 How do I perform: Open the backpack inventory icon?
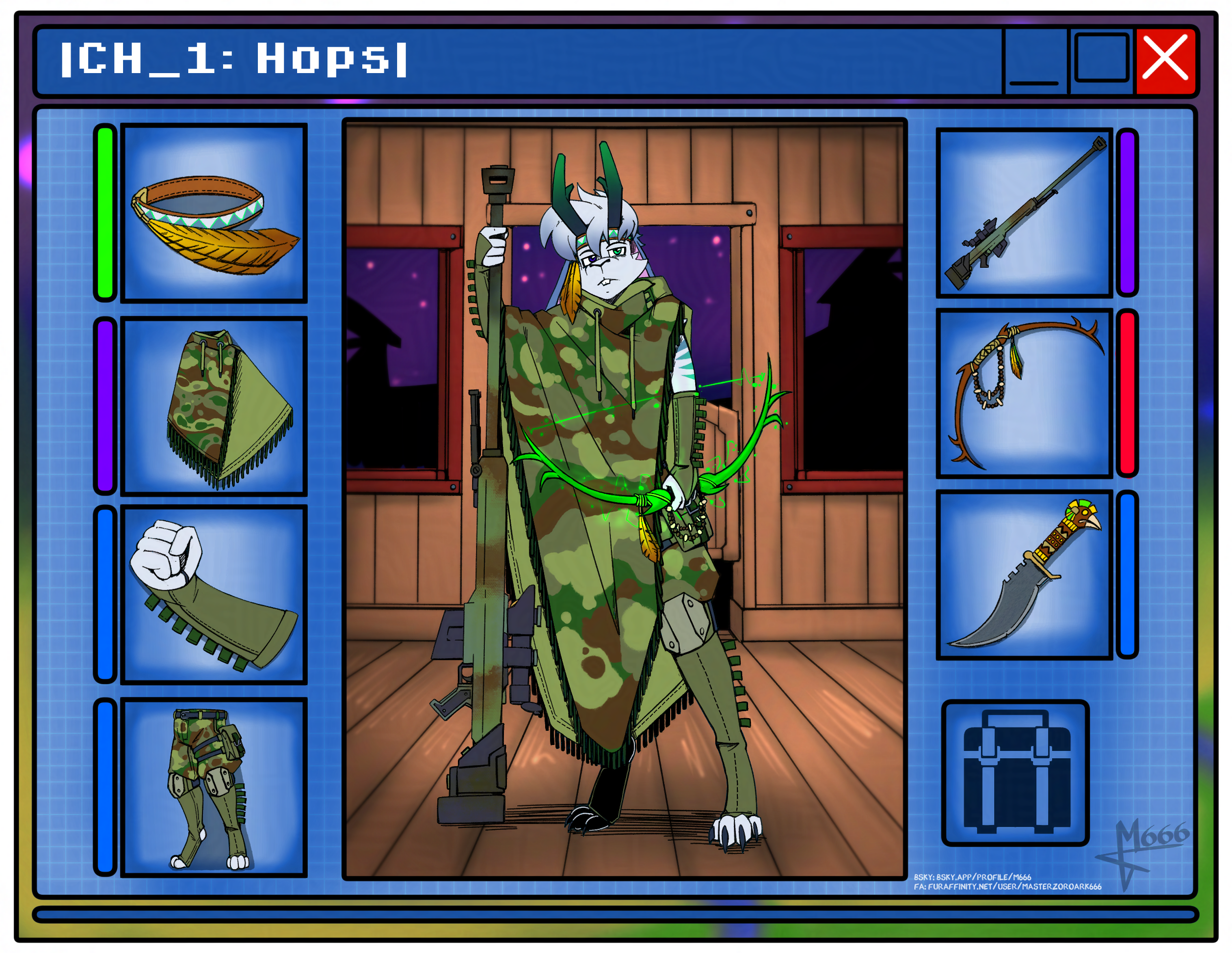(1015, 773)
